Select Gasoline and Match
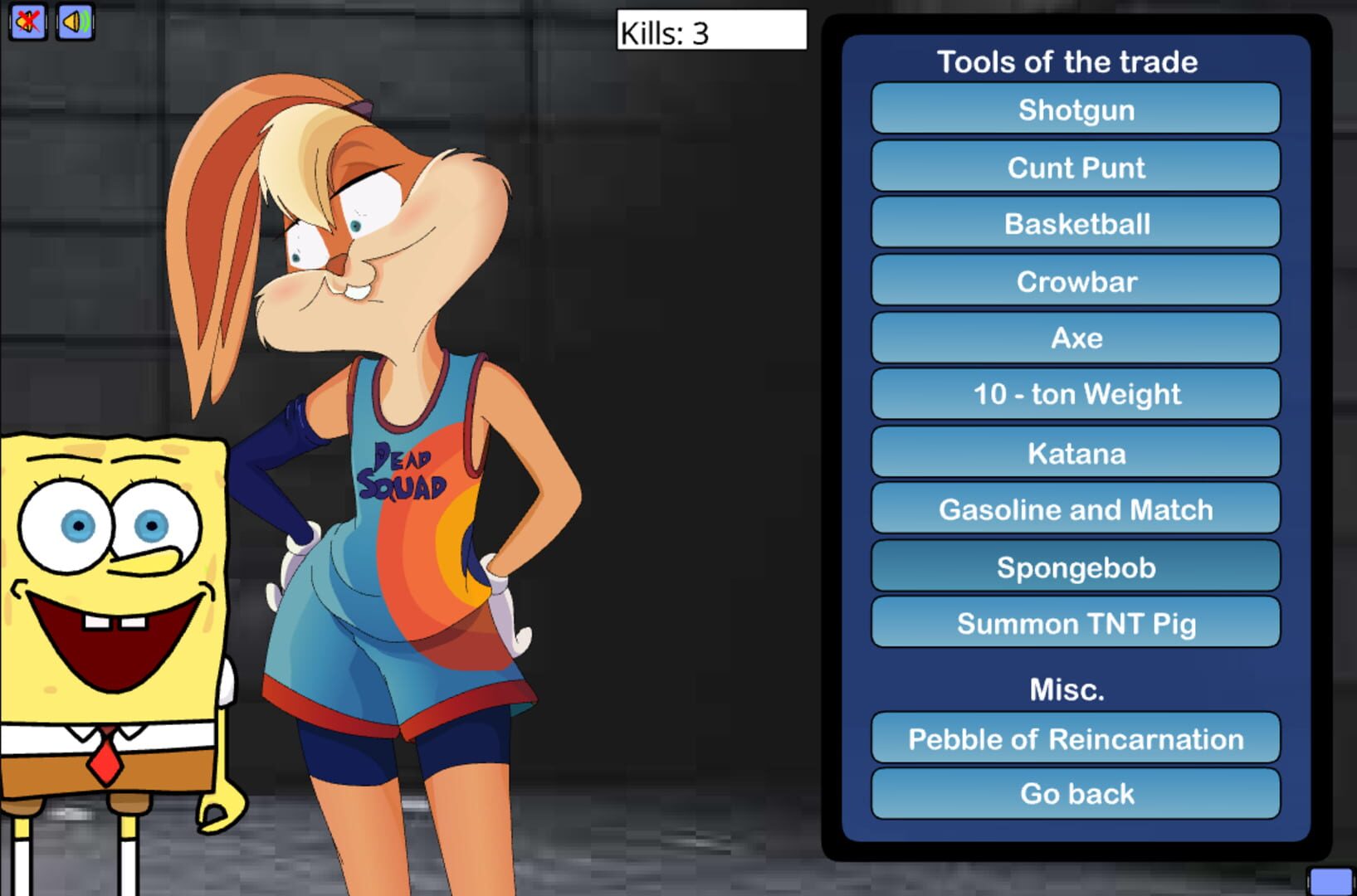Image resolution: width=1357 pixels, height=896 pixels. 1075,509
